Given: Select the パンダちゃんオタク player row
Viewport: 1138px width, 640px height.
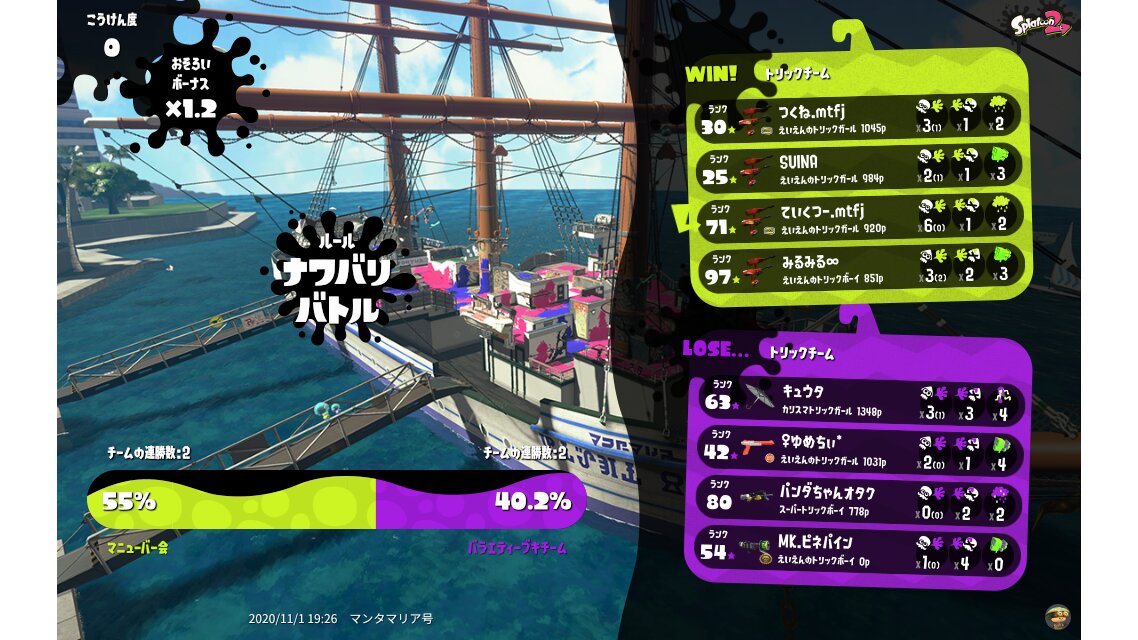Looking at the screenshot, I should point(858,500).
